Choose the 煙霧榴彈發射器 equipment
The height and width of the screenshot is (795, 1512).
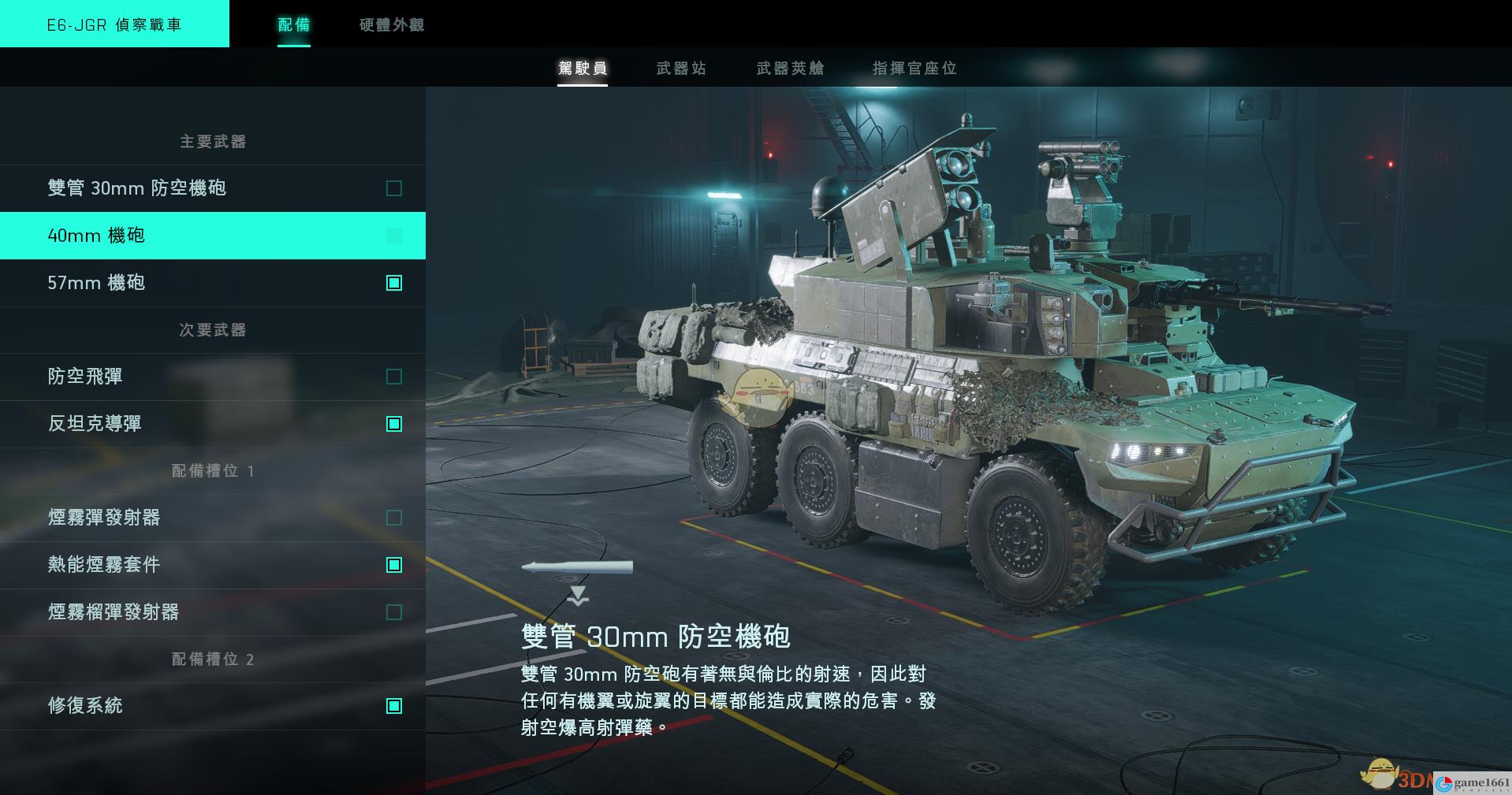tap(213, 612)
